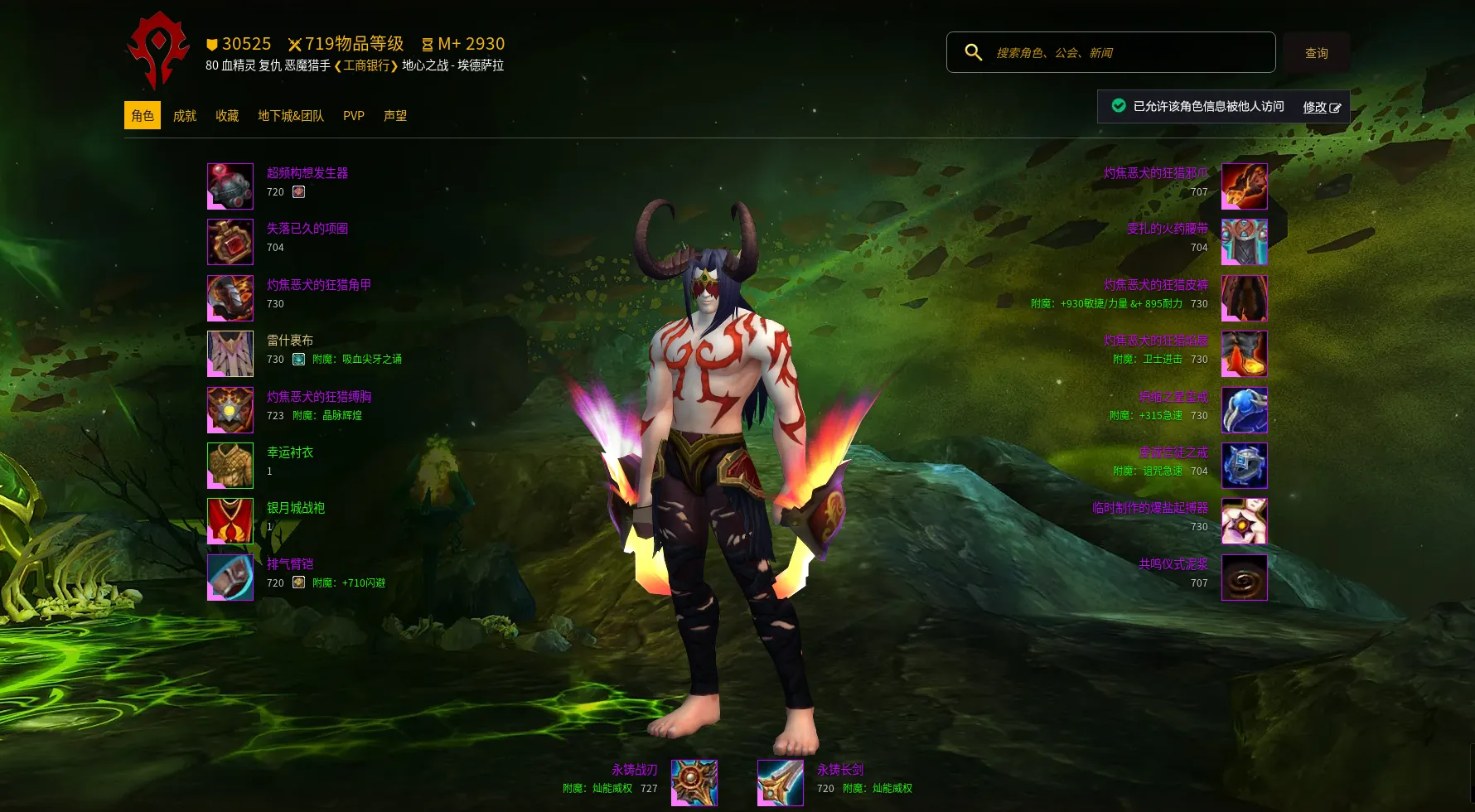The width and height of the screenshot is (1475, 812).
Task: Click the 查询 search button
Action: click(x=1316, y=53)
